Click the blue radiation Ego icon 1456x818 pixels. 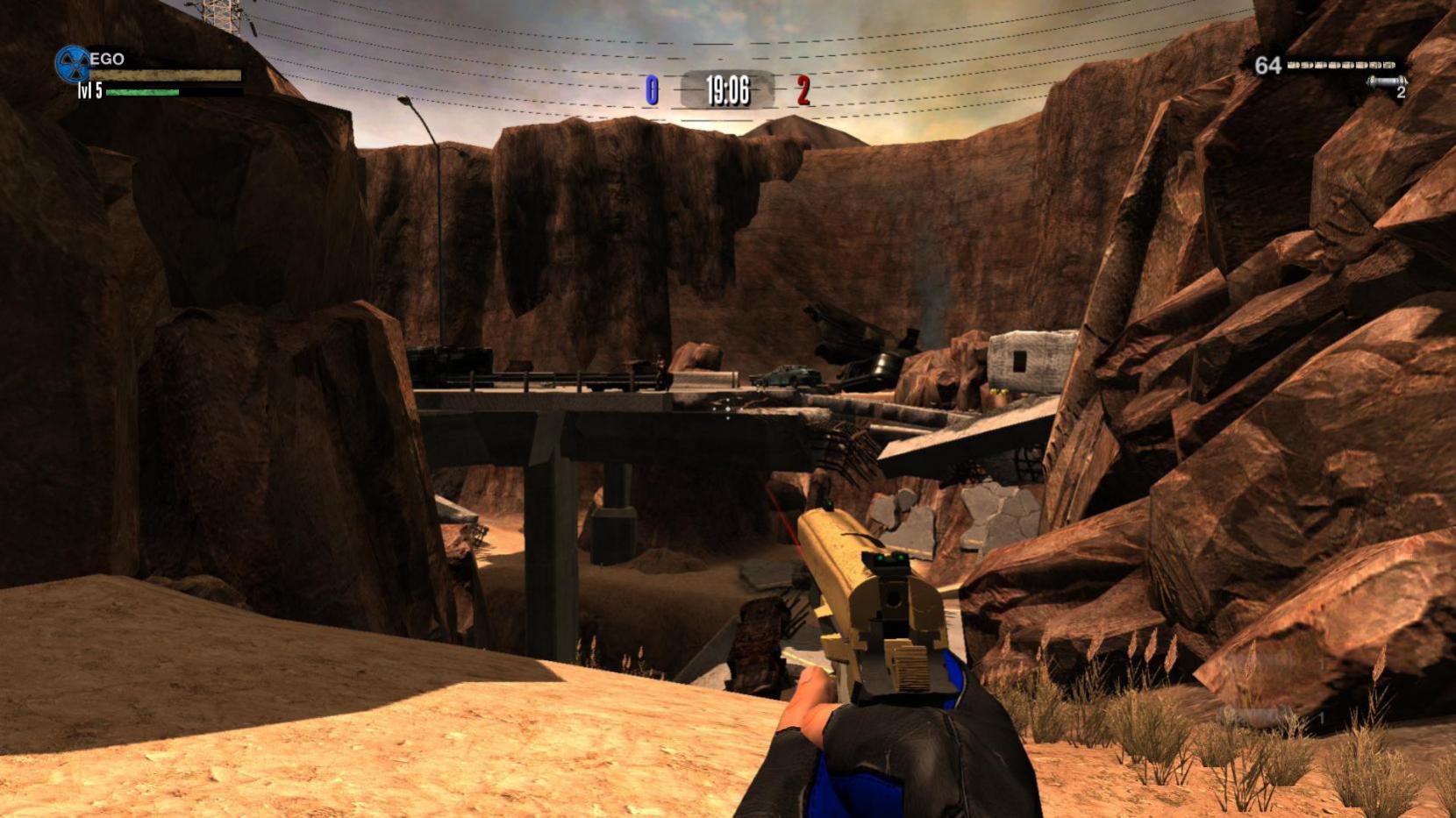pos(72,64)
